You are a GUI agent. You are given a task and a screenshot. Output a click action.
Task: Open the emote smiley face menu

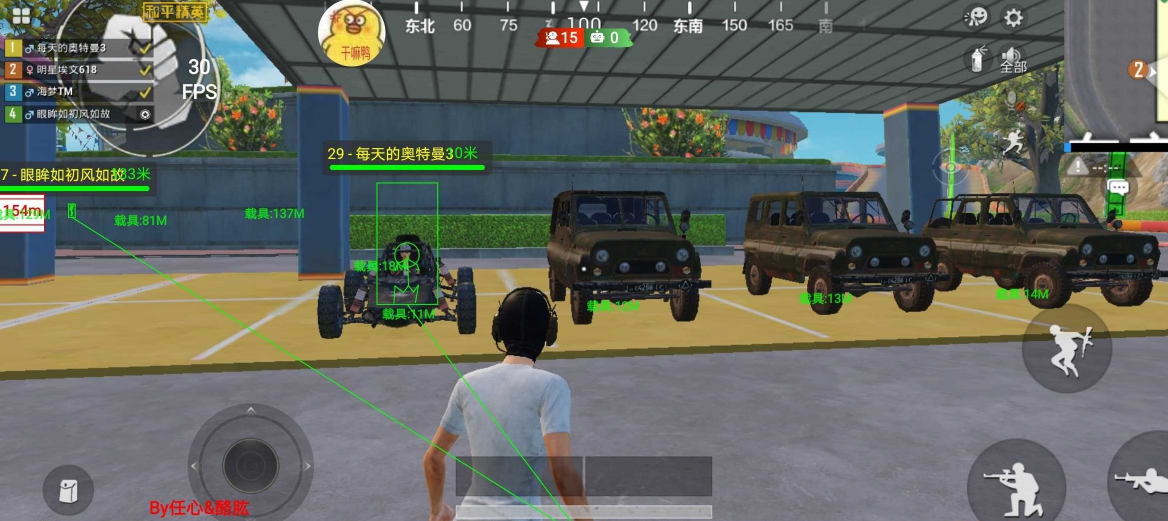(x=977, y=17)
